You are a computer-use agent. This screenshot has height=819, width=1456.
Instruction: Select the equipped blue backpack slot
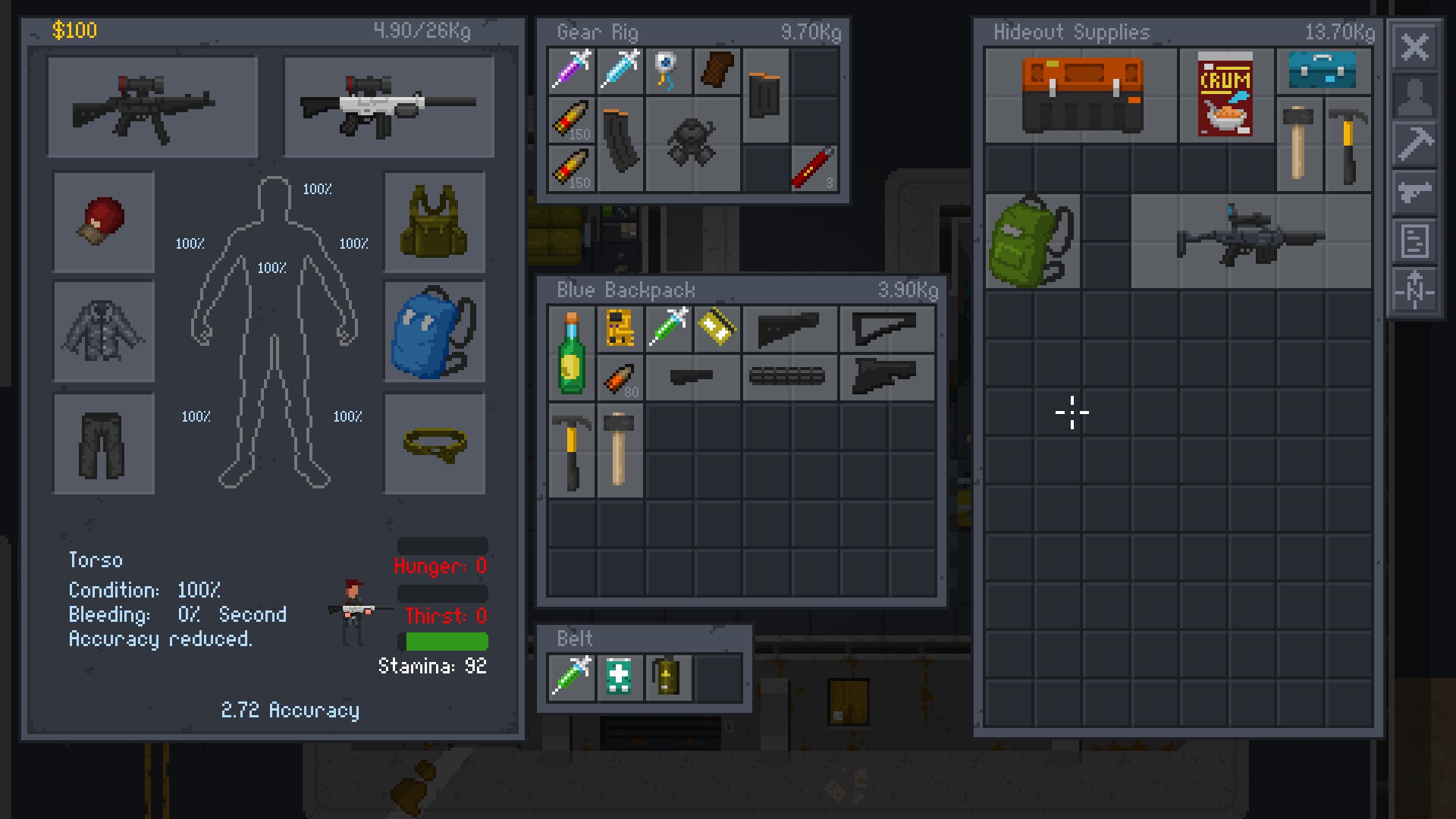point(435,331)
